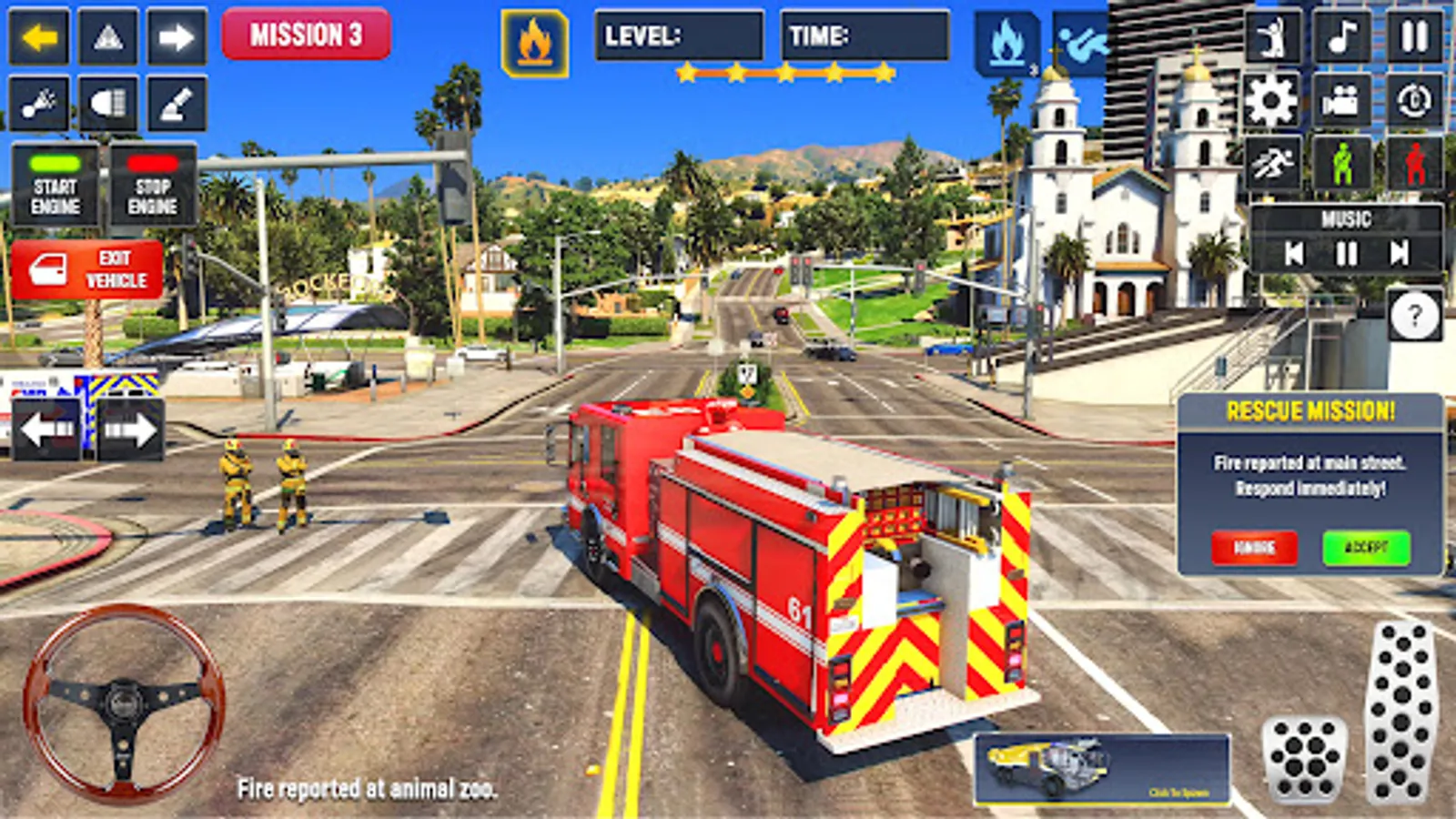1456x819 pixels.
Task: Click the hazard triangle indicator icon
Action: [x=109, y=36]
